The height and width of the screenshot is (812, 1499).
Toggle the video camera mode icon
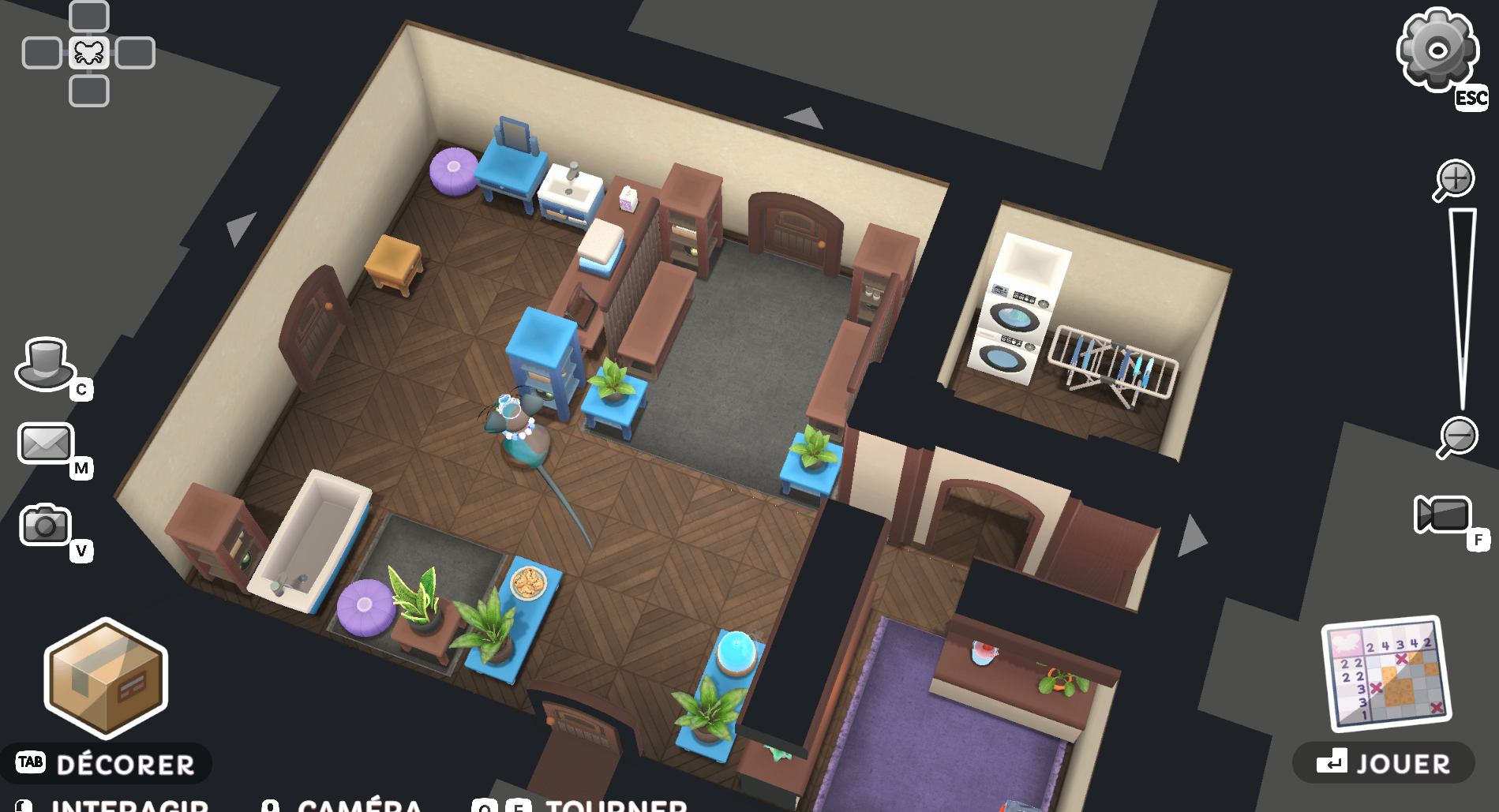1443,516
